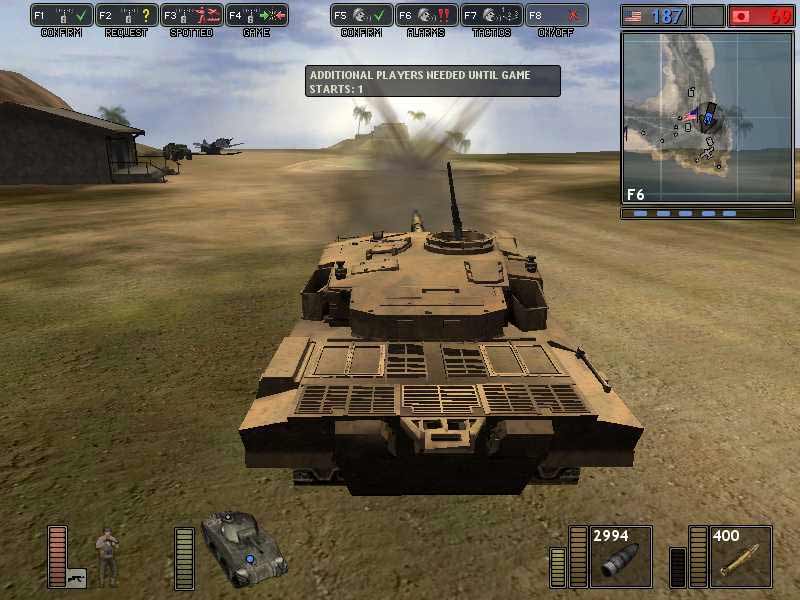Screen dimensions: 800x600
Task: Open the F1 Confirm radio menu
Action: pos(62,16)
